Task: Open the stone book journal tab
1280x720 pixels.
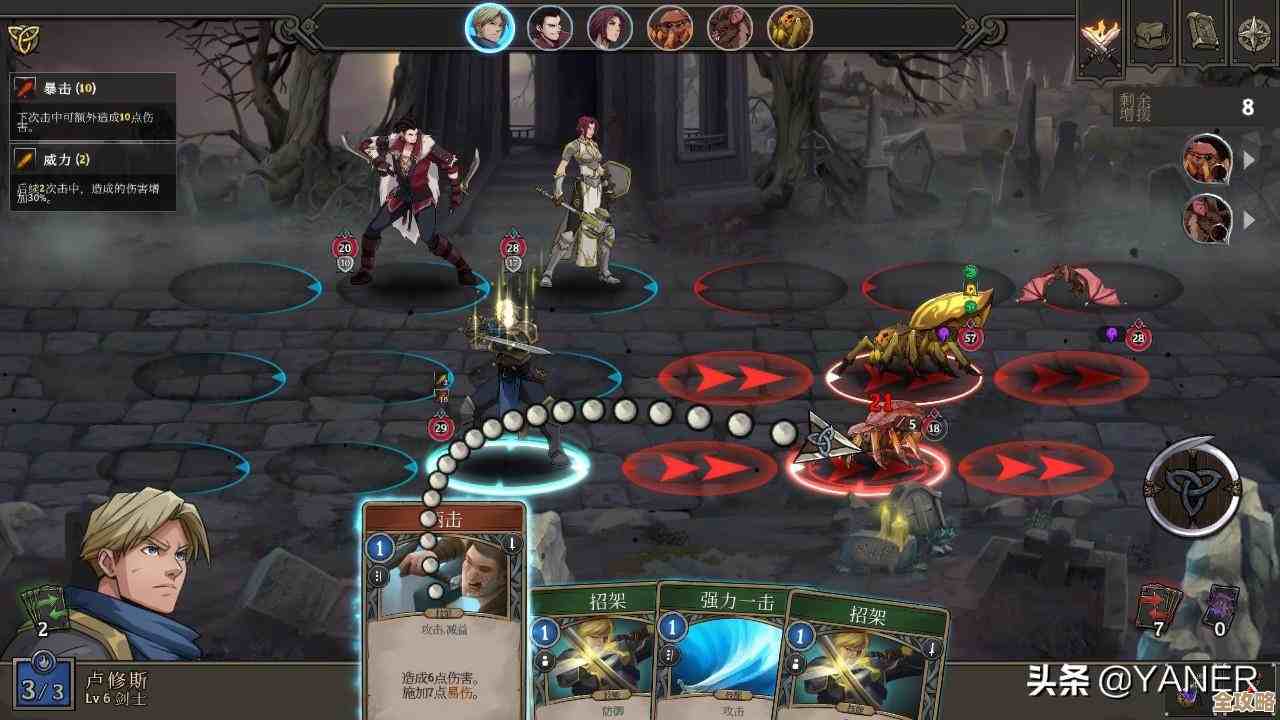Action: point(1203,33)
